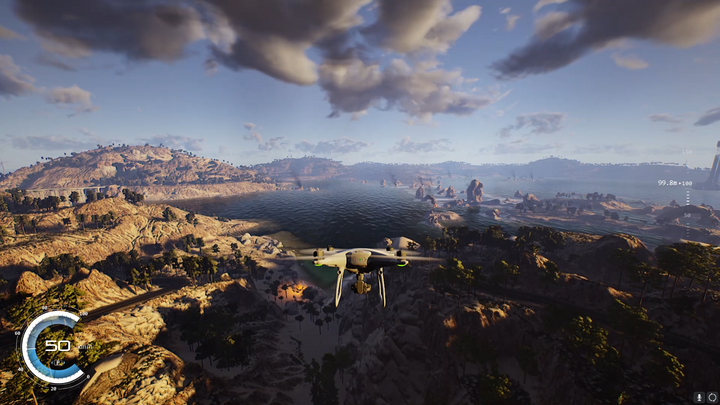Toggle the microphone icon
720x405 pixels.
click(x=699, y=397)
